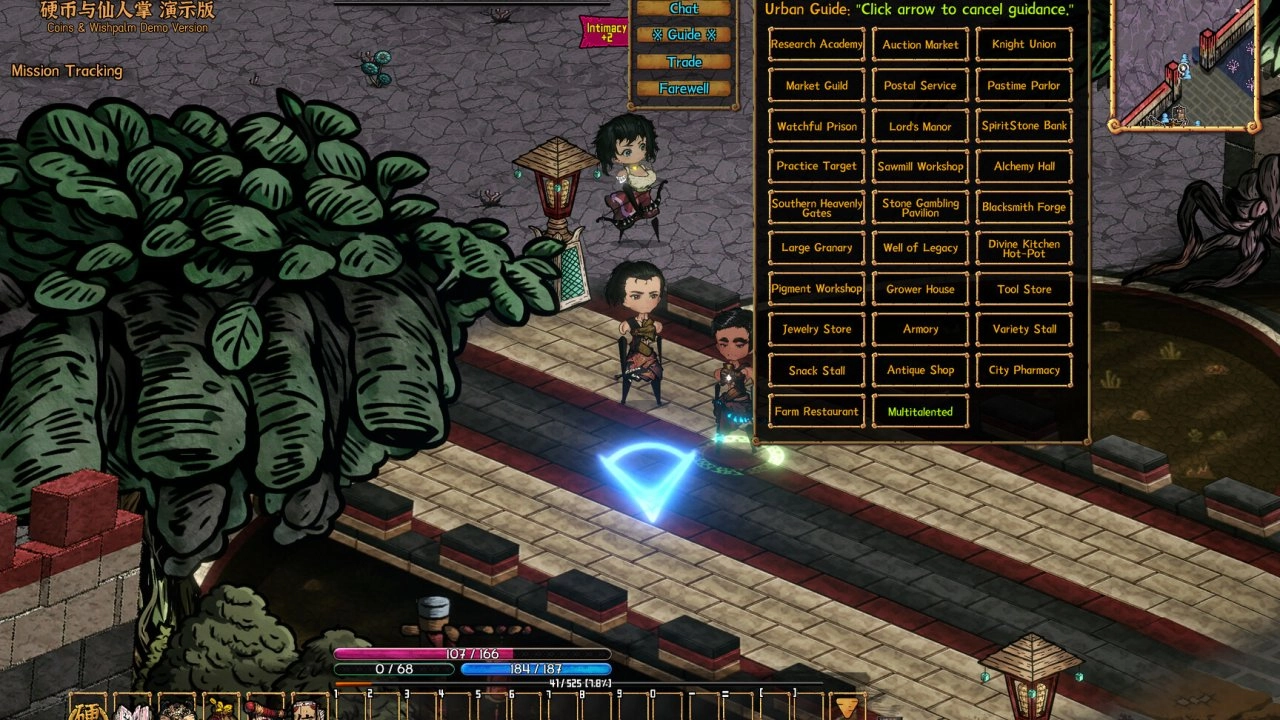Image resolution: width=1280 pixels, height=720 pixels.
Task: Guide me to the Tool Store
Action: (1023, 289)
